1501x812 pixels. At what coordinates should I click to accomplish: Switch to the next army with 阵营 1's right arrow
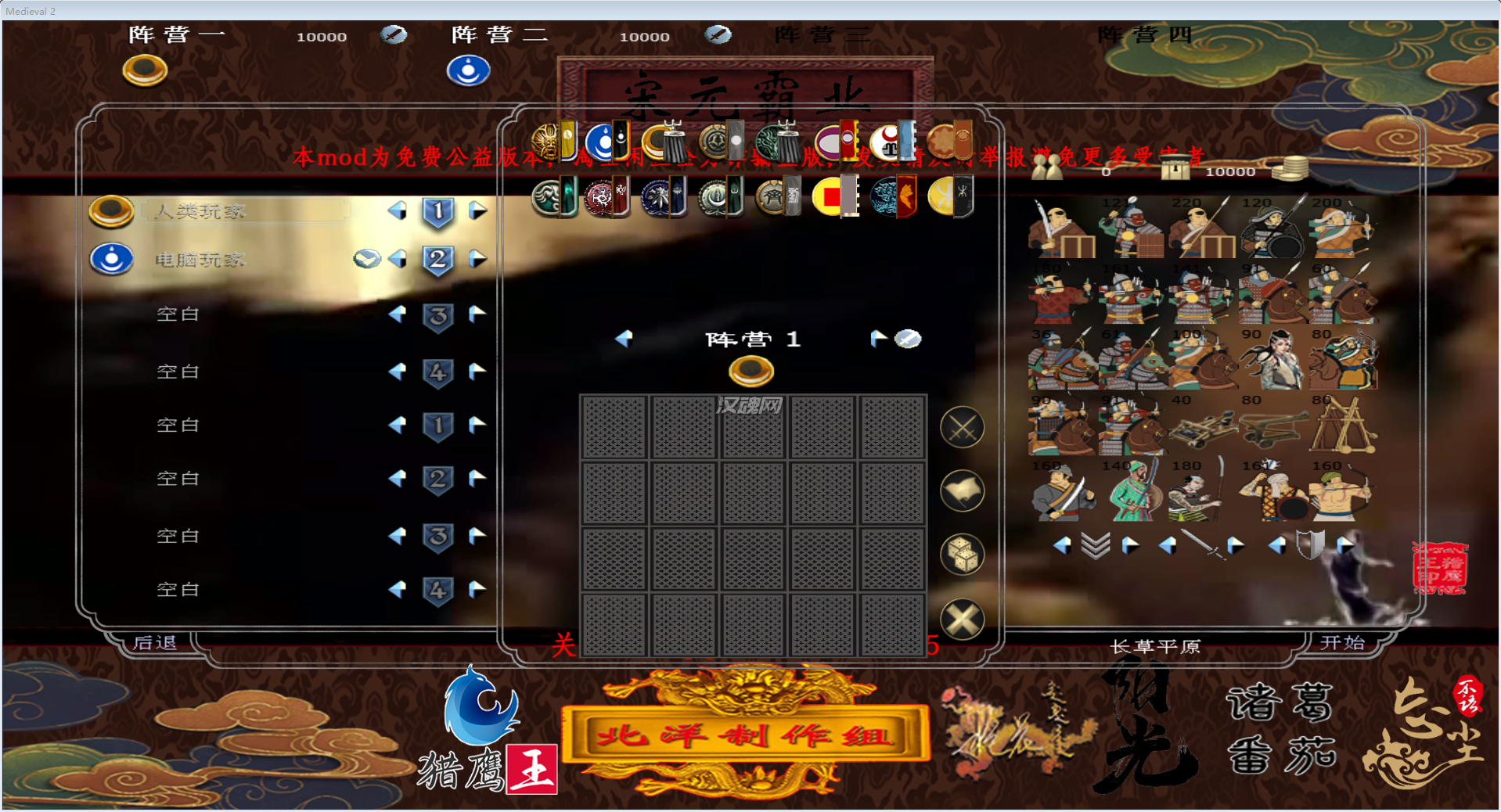point(878,338)
